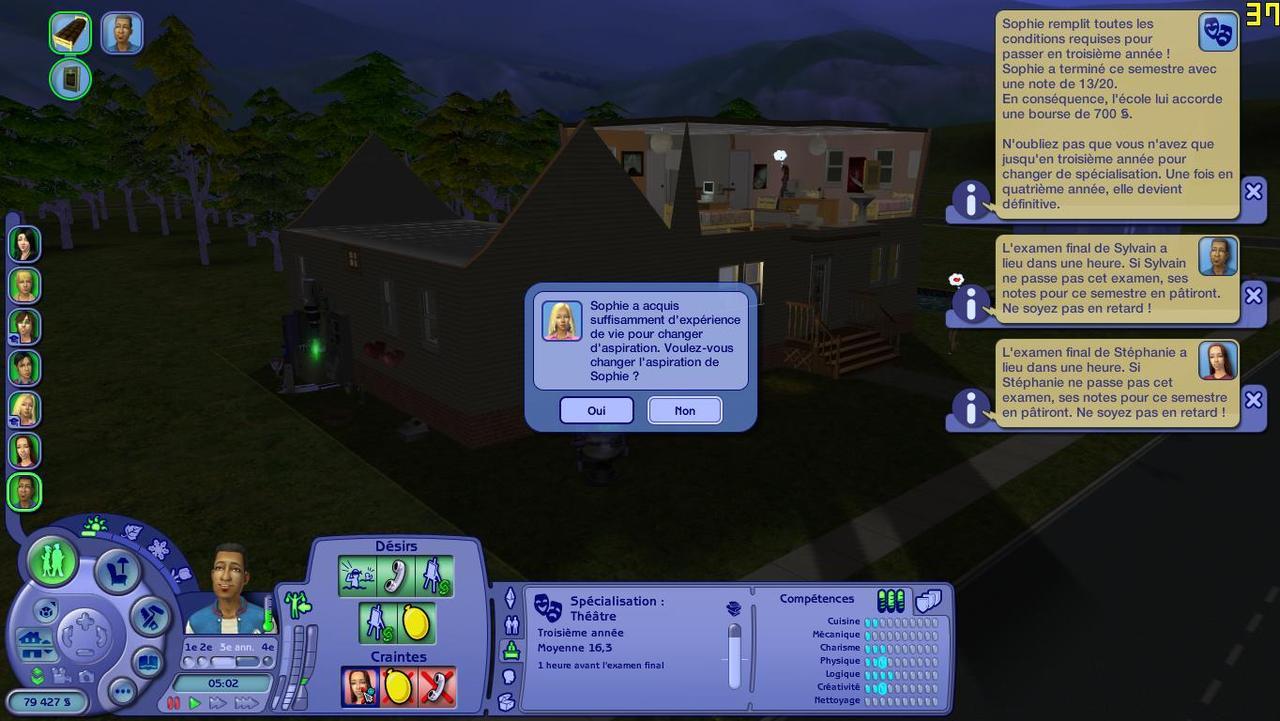
Task: Dismiss Stéphanie's final exam notification
Action: tap(1253, 399)
